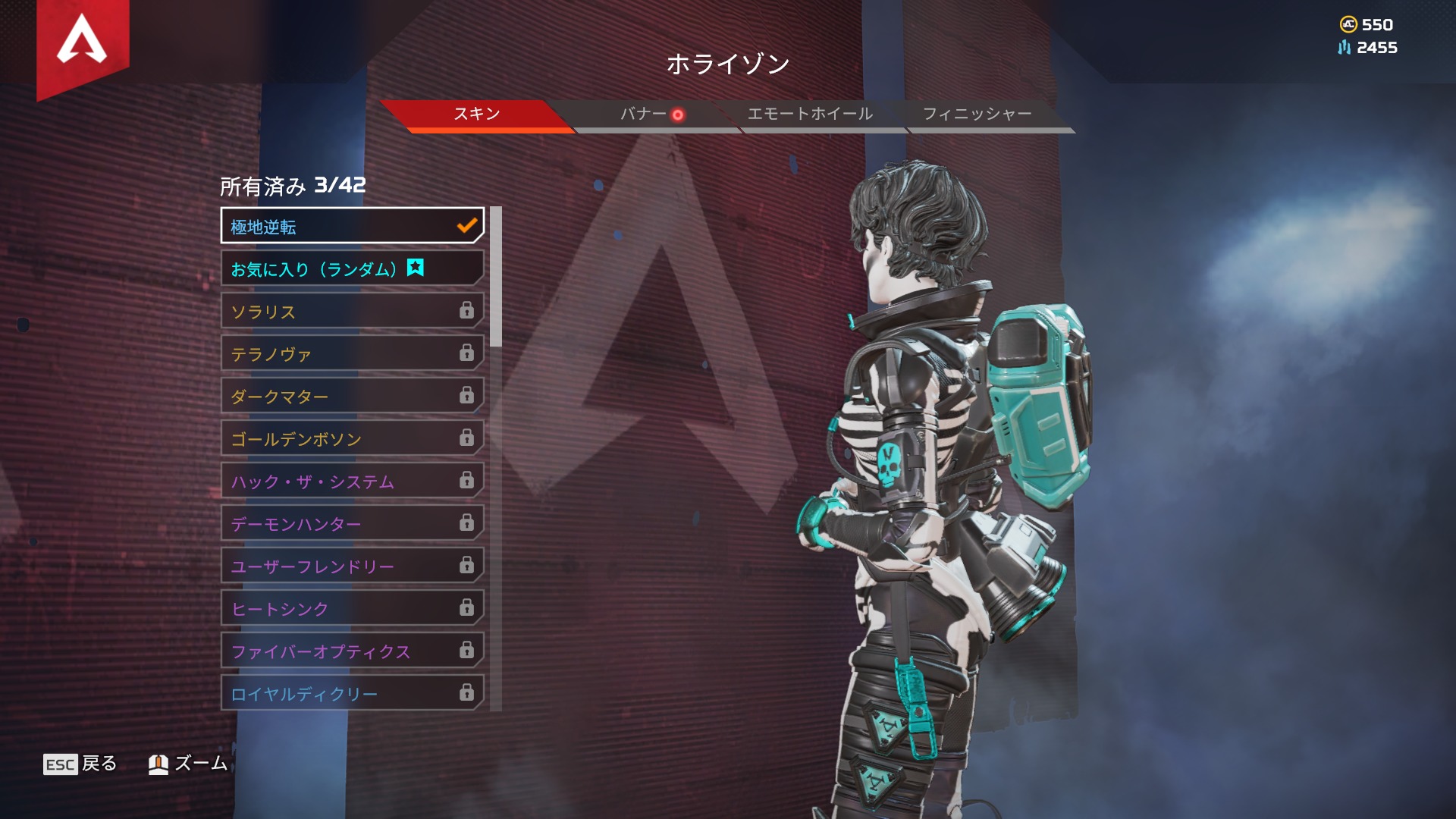The image size is (1456, 819).
Task: Select the デーモンハンター skin
Action: [x=352, y=524]
